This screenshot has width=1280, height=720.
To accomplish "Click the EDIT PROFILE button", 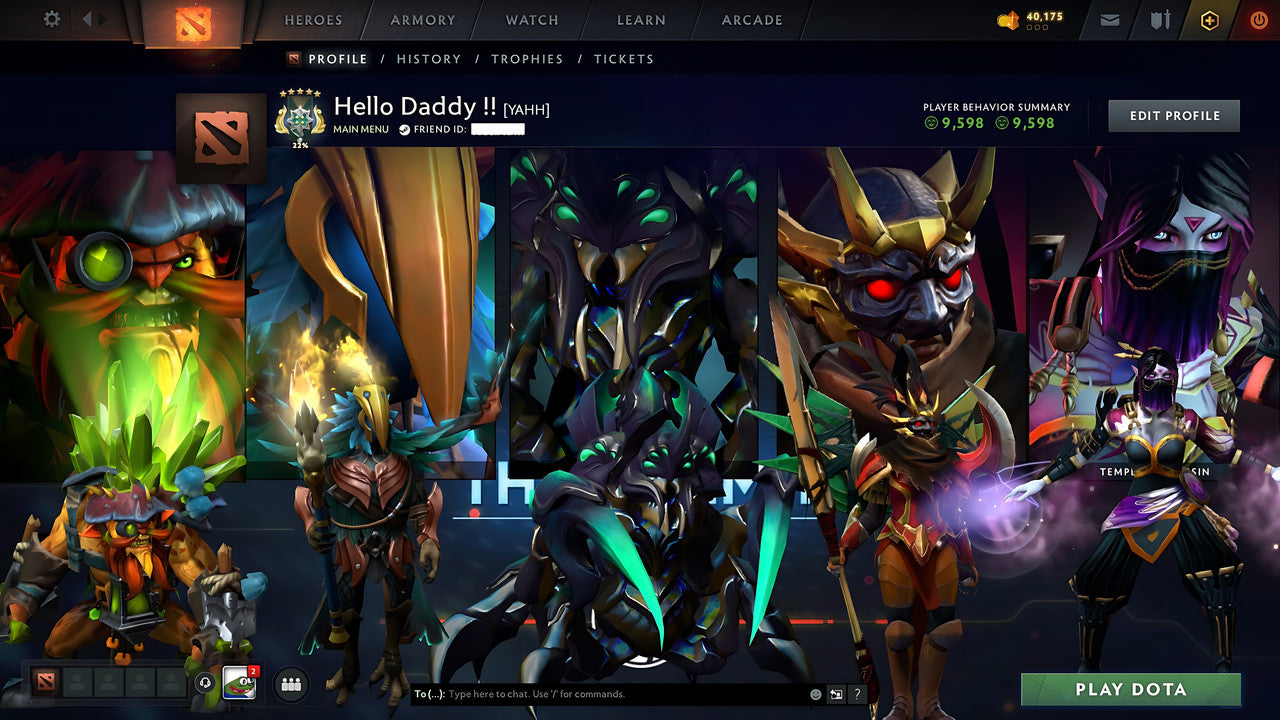I will point(1173,115).
